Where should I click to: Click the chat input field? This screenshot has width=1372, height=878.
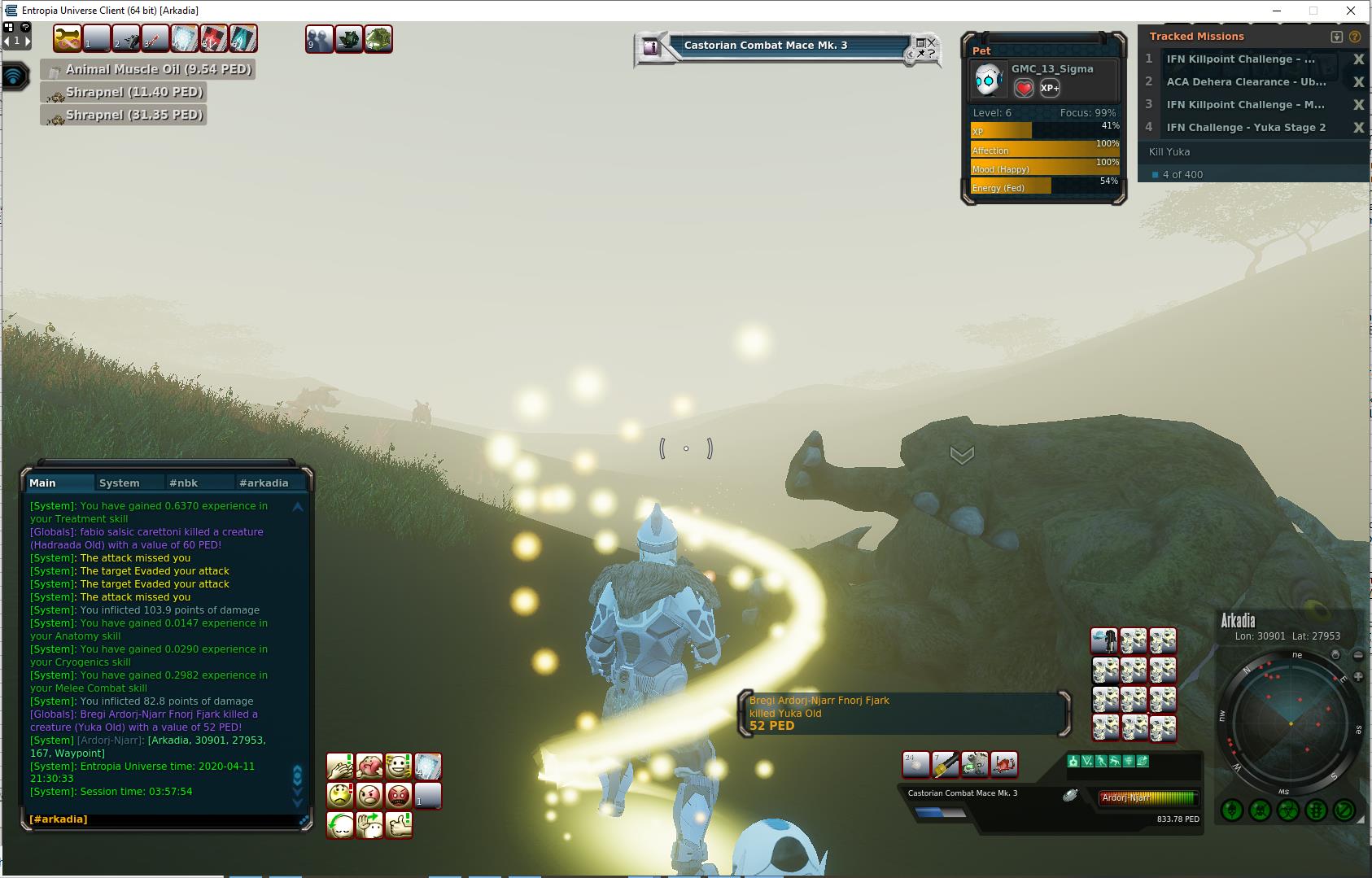163,819
